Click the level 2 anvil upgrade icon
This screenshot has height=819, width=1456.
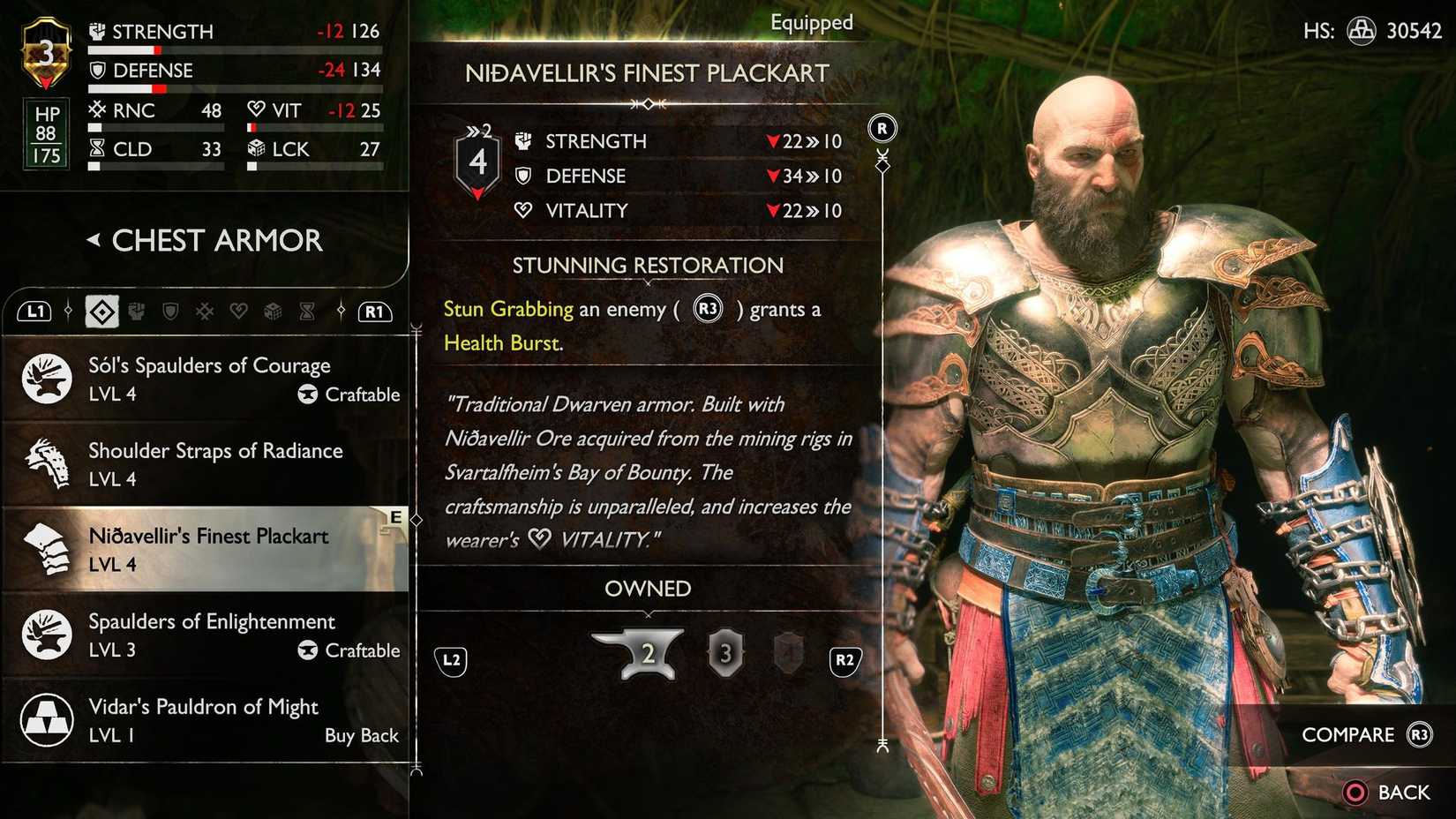tap(648, 653)
